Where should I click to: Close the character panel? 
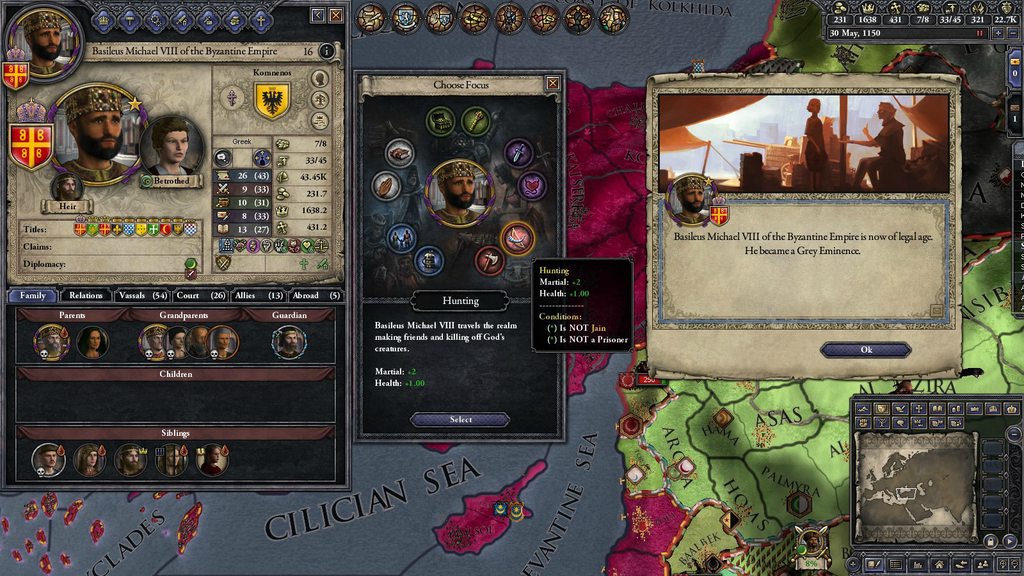click(335, 15)
